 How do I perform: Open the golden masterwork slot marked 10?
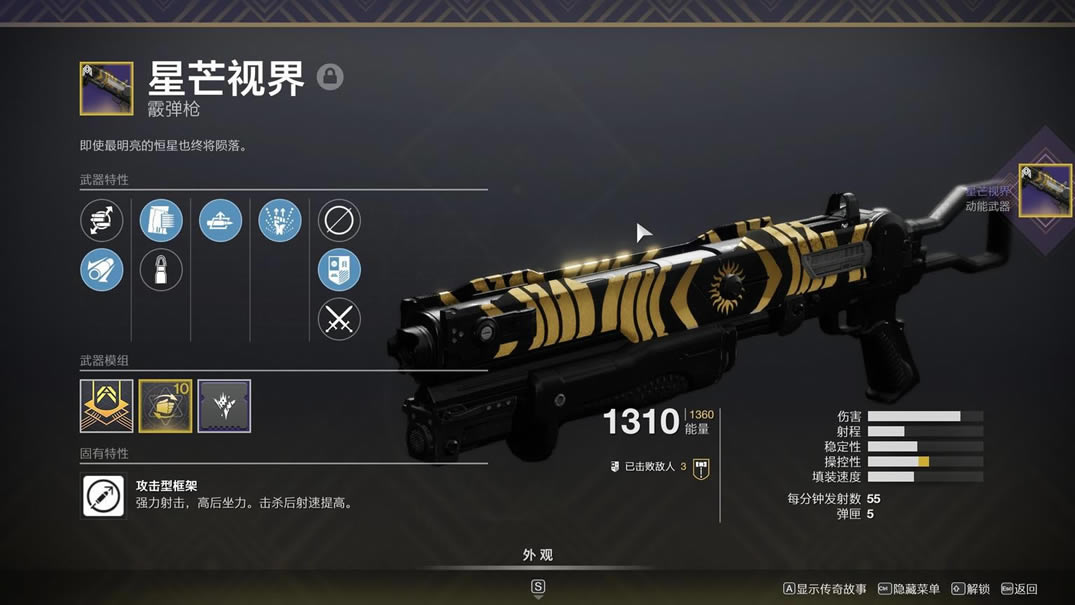pyautogui.click(x=165, y=406)
